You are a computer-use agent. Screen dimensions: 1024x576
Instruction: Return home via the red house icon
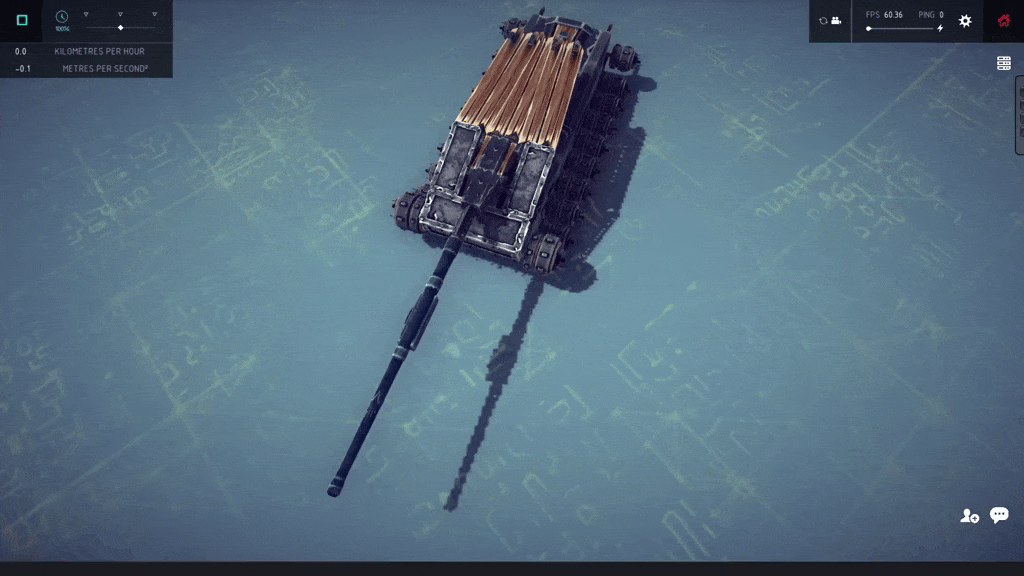(x=1004, y=20)
